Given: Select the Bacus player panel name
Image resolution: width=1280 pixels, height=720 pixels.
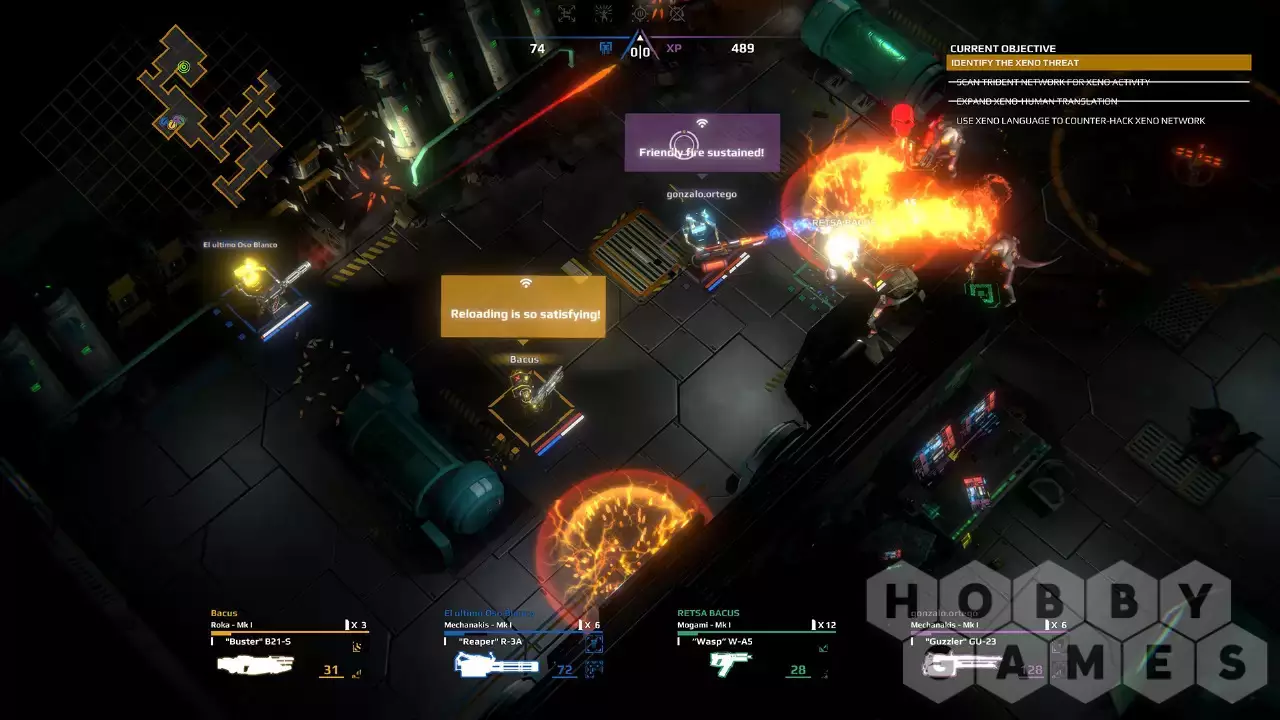Looking at the screenshot, I should 224,613.
